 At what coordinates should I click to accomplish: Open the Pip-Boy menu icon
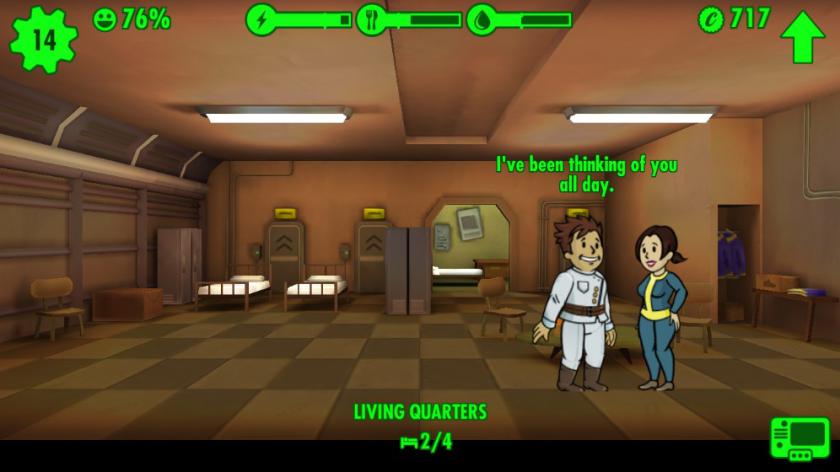800,442
